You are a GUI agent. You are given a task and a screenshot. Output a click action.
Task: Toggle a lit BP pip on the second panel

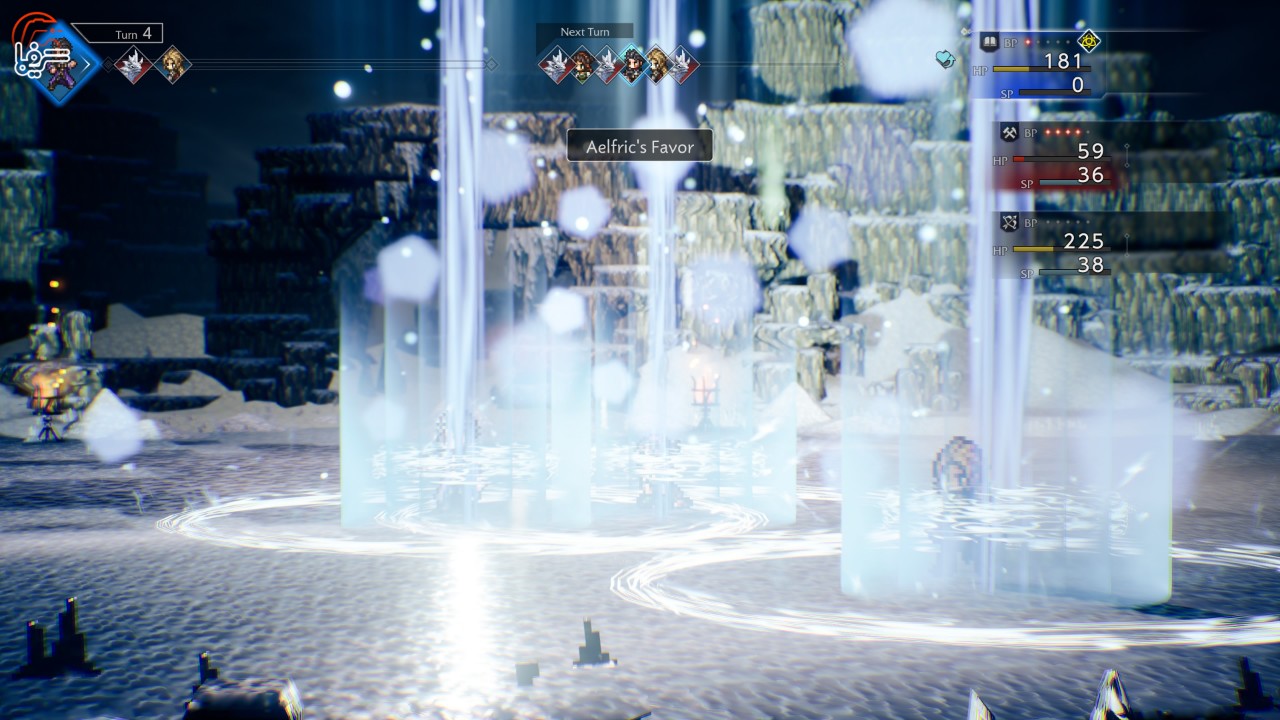coord(1047,132)
